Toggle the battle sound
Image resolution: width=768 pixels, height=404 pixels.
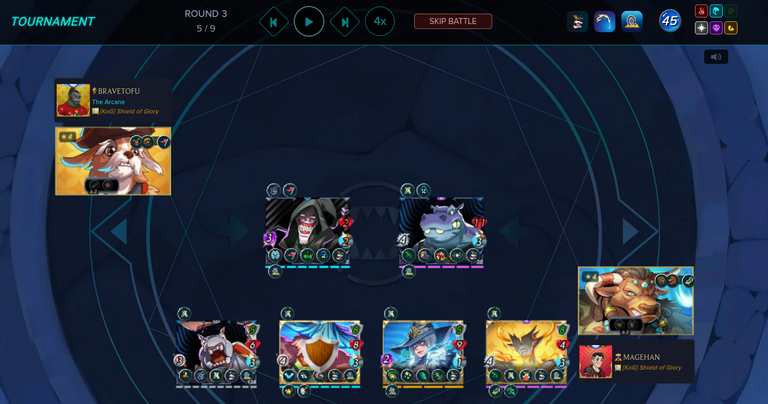(716, 57)
